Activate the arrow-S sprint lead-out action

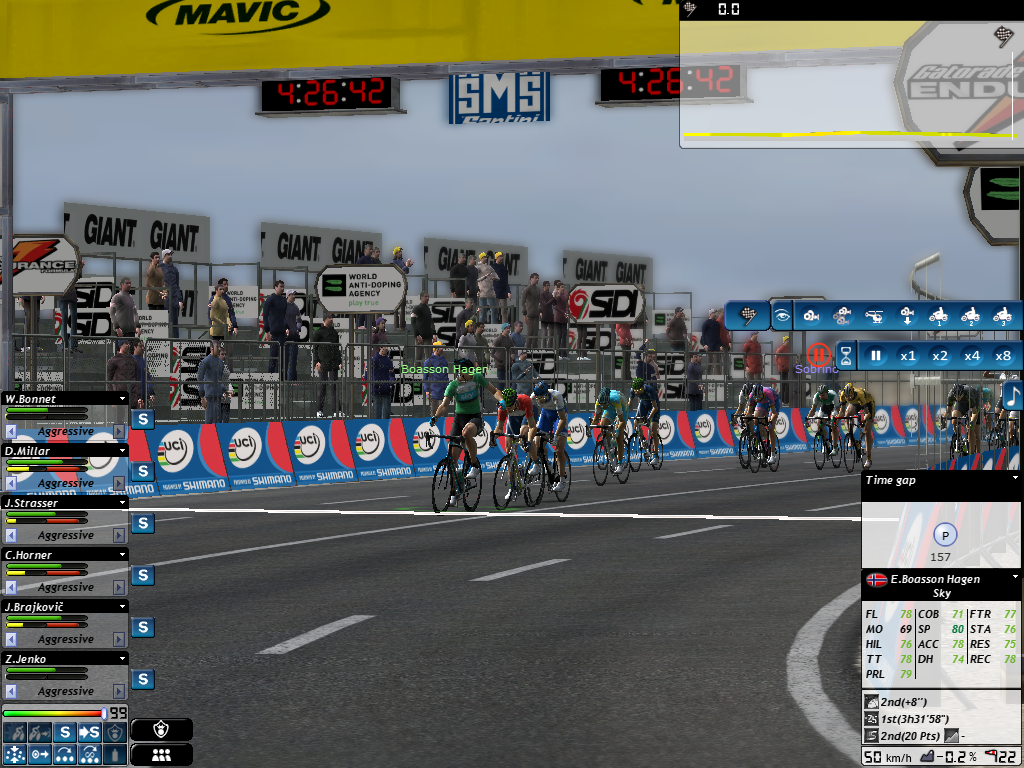tap(90, 732)
